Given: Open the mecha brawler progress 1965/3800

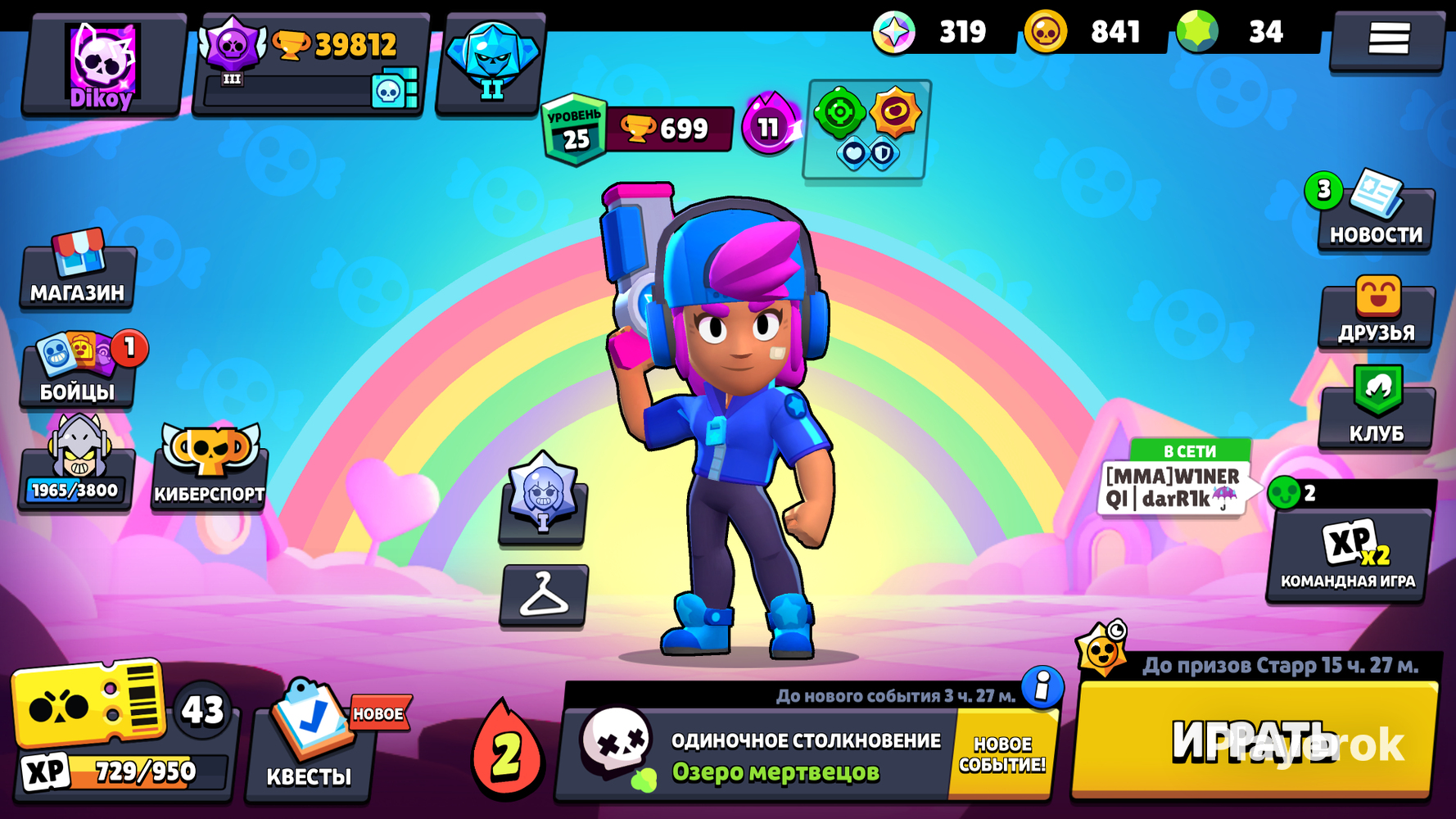Looking at the screenshot, I should [76, 465].
